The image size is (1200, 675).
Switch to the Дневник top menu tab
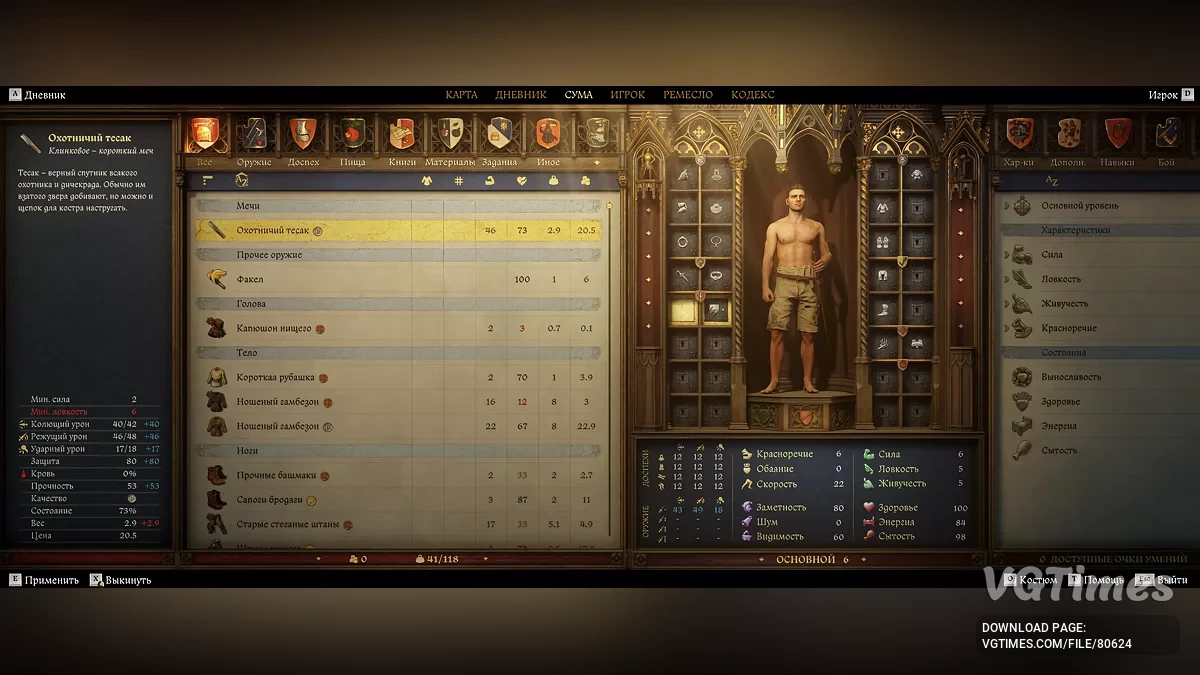coord(520,95)
